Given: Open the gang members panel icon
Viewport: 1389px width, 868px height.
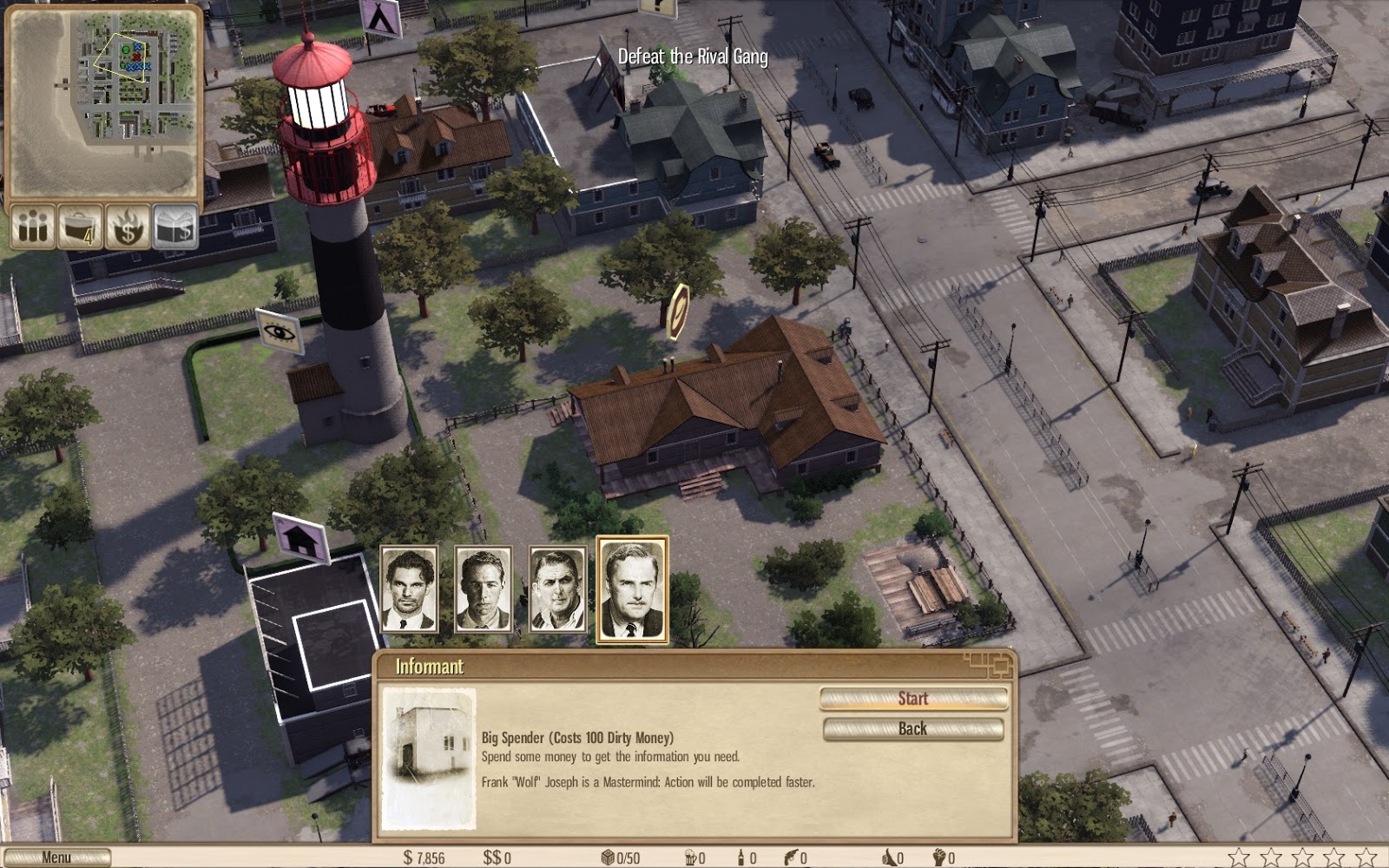Looking at the screenshot, I should [x=34, y=227].
